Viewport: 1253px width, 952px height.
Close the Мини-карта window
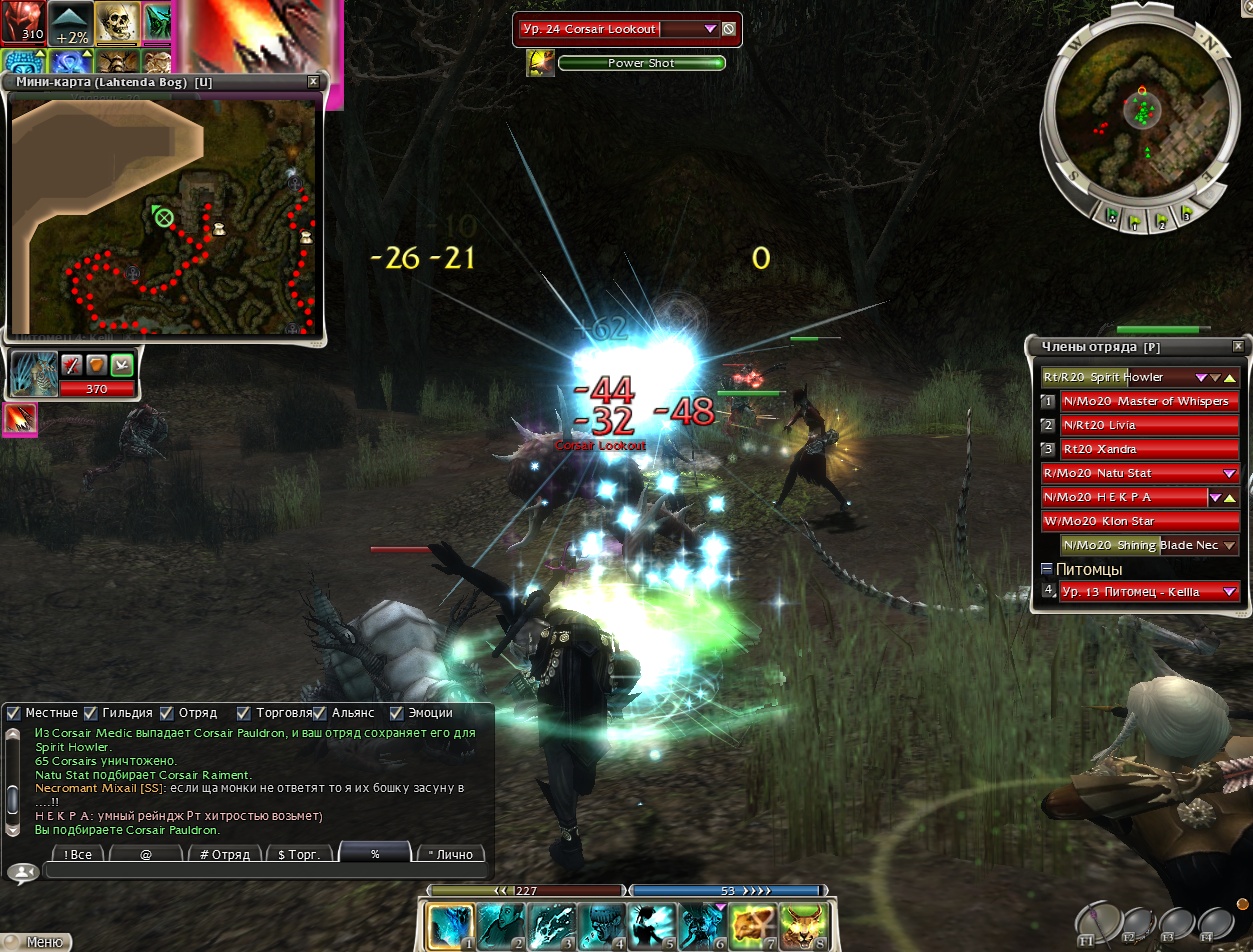[313, 81]
